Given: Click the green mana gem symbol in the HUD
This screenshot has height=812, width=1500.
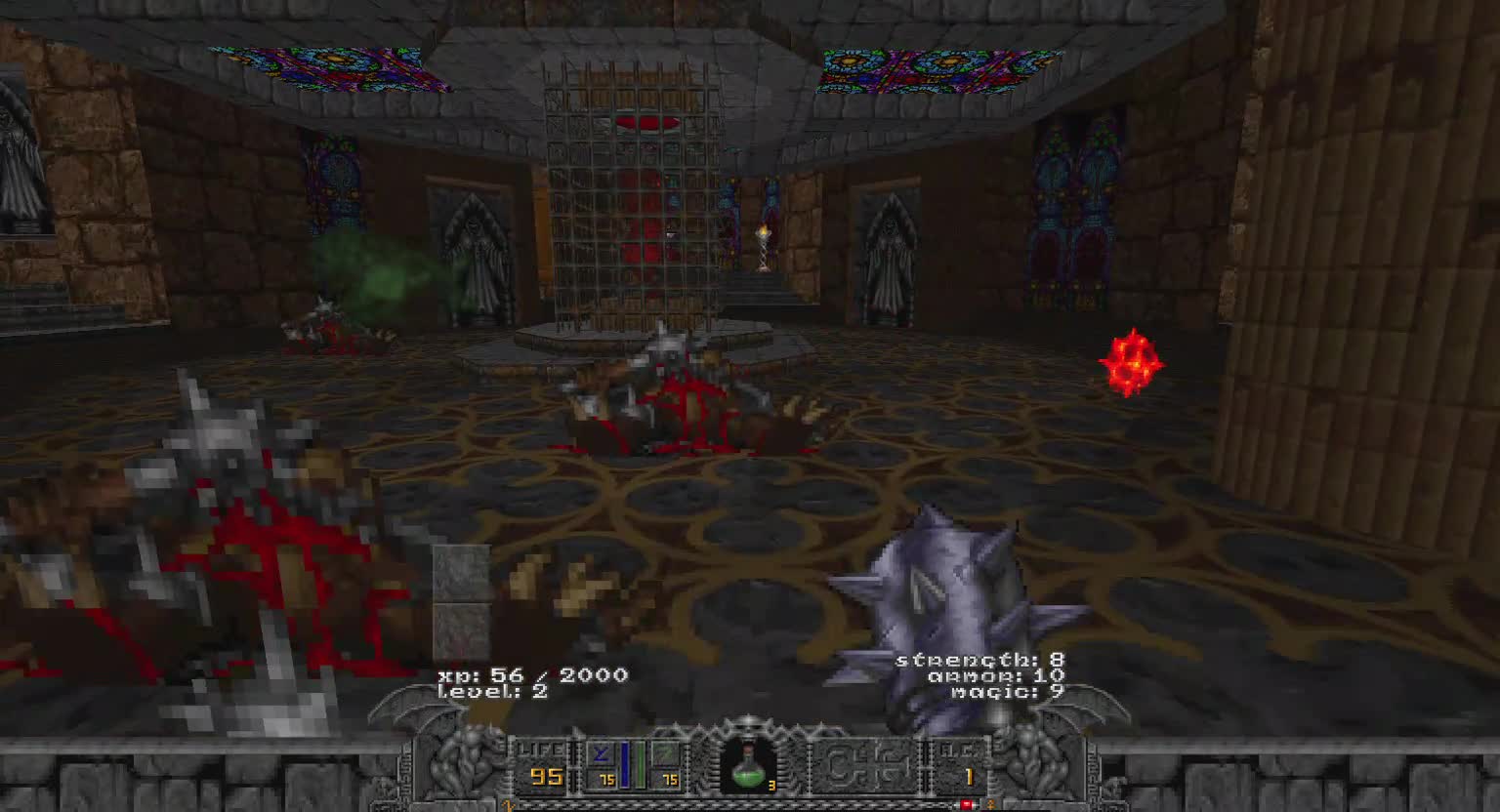Looking at the screenshot, I should pyautogui.click(x=668, y=752).
